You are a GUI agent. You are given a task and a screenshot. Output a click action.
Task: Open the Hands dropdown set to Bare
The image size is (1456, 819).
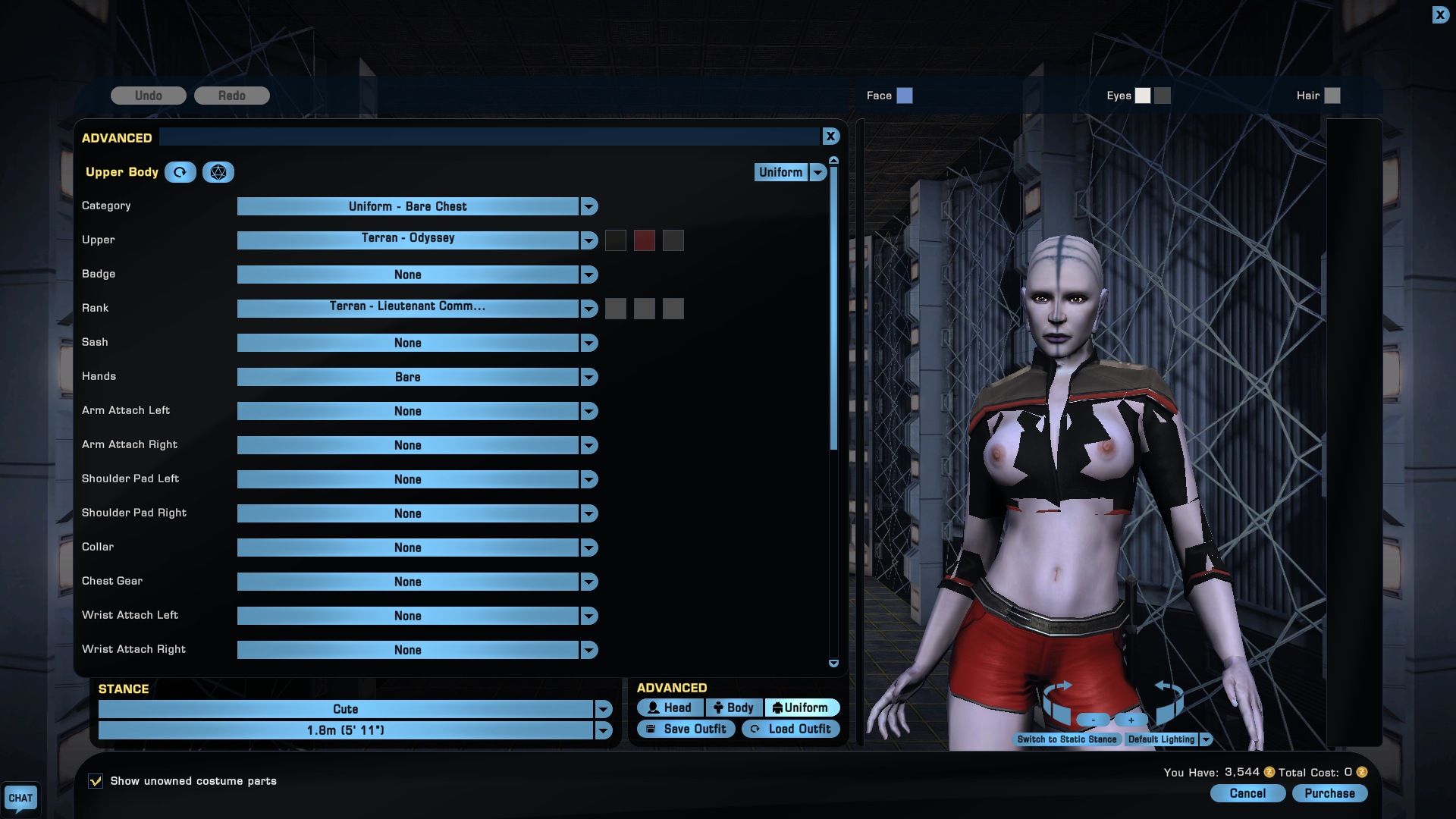[x=589, y=377]
